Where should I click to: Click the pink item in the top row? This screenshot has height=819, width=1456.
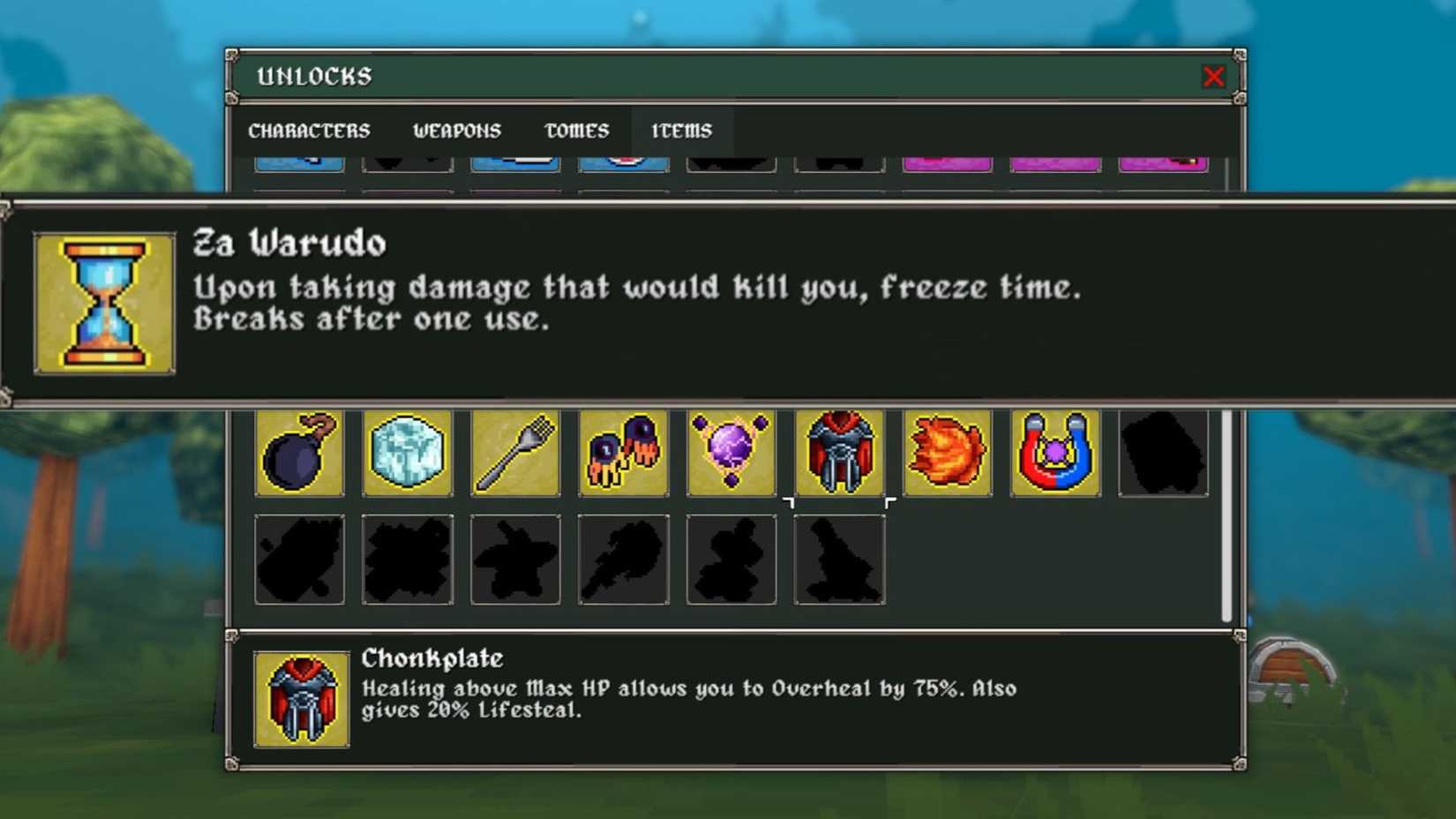click(947, 162)
